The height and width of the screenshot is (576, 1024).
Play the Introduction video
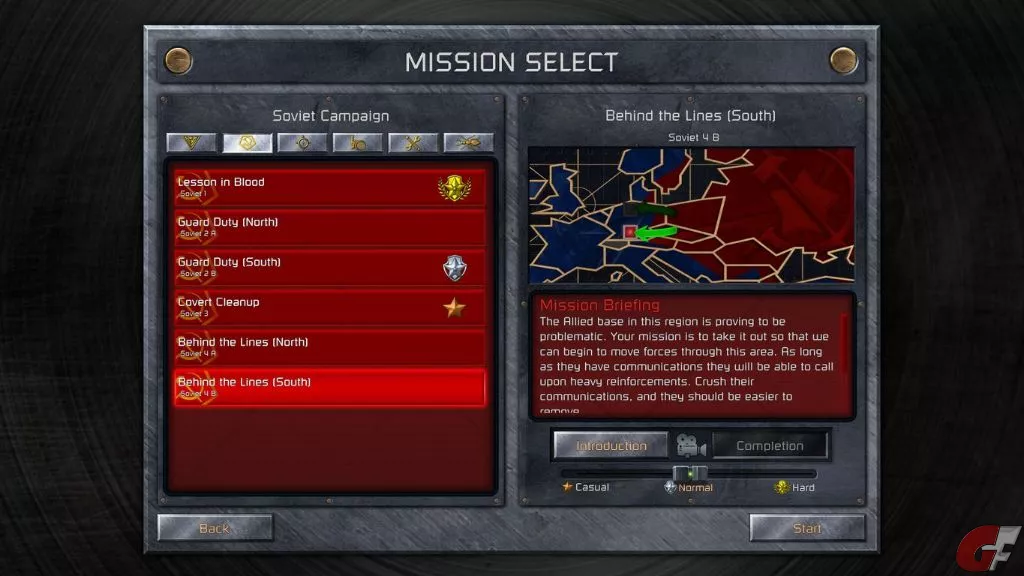pos(611,446)
